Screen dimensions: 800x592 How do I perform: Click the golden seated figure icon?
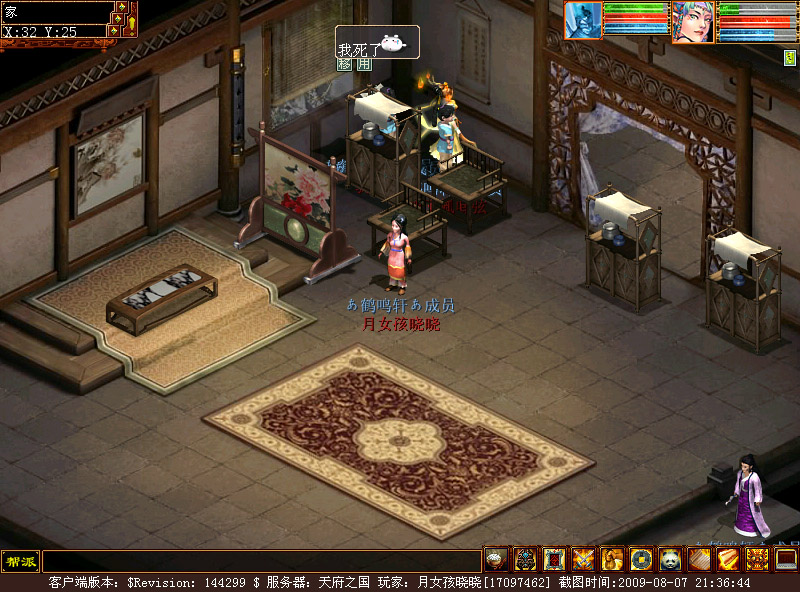pos(612,559)
